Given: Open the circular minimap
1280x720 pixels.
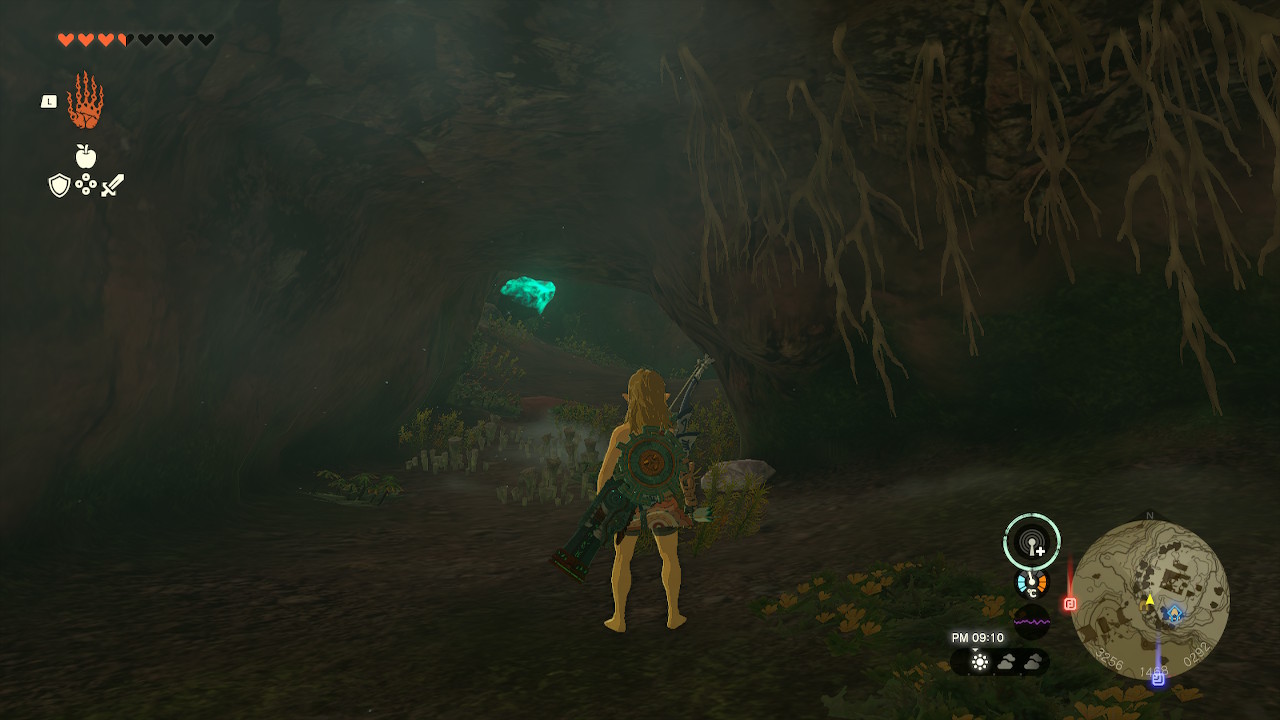Looking at the screenshot, I should tap(1149, 600).
